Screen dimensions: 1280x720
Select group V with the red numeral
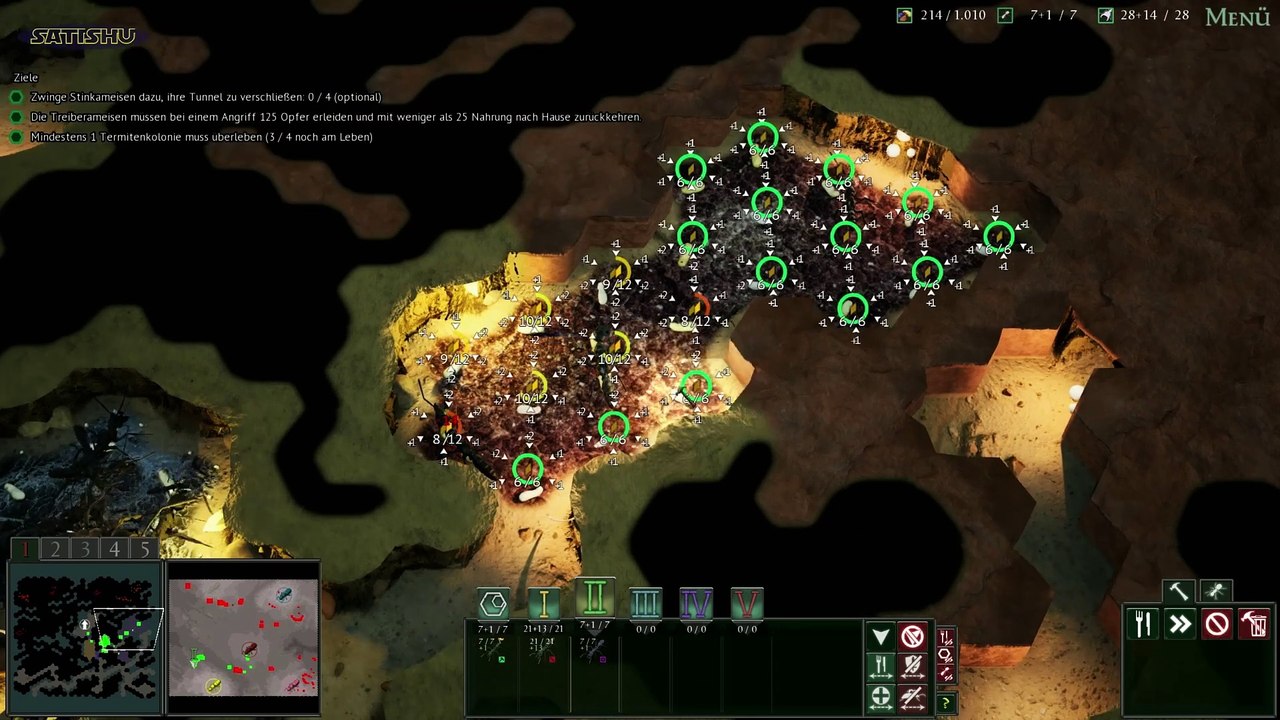pyautogui.click(x=747, y=603)
